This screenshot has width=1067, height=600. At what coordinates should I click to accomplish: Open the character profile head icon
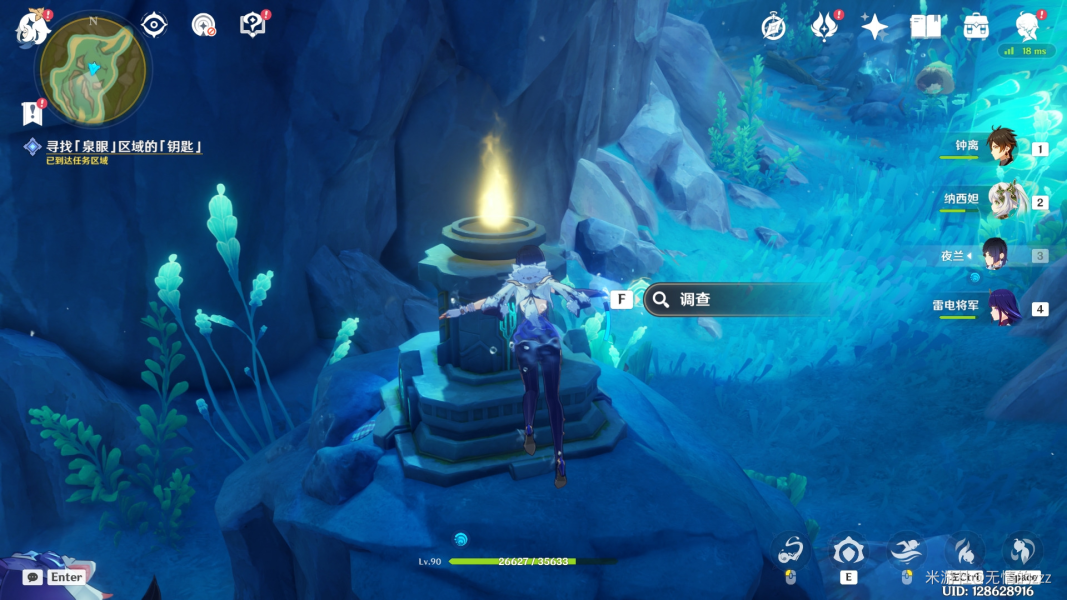pyautogui.click(x=1027, y=27)
